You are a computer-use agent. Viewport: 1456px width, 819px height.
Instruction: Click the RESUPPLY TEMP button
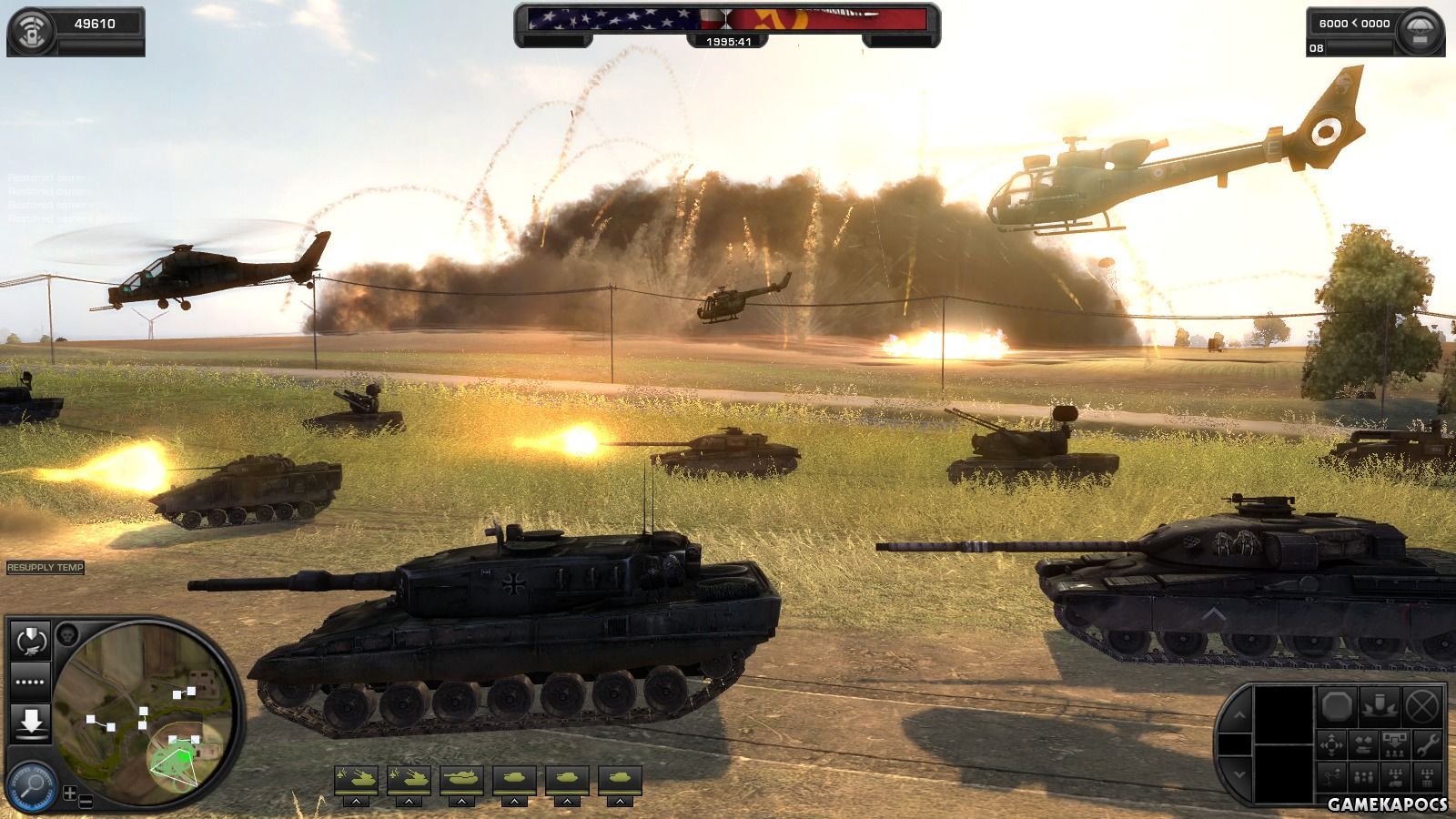click(45, 568)
